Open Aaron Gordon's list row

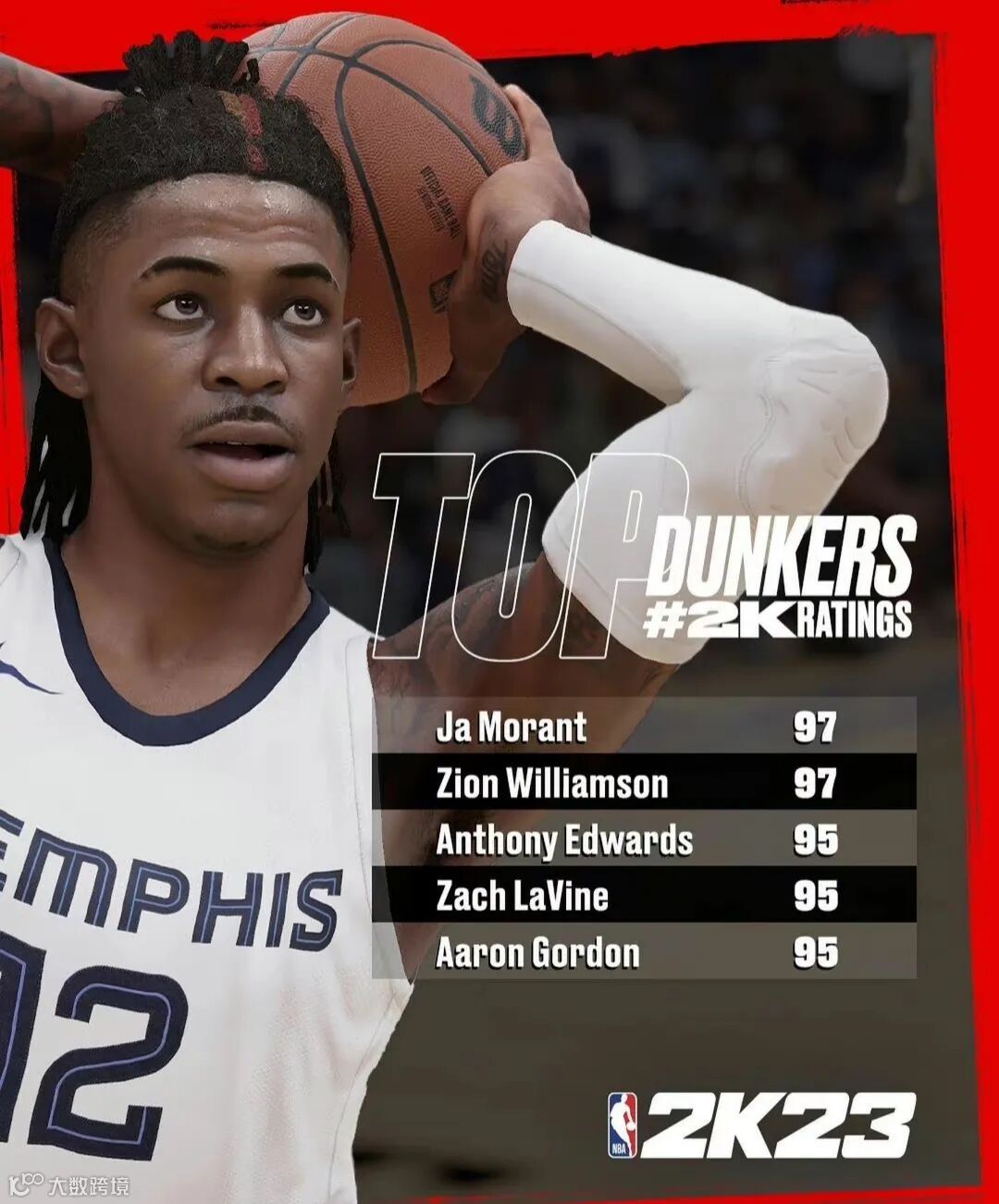644,952
